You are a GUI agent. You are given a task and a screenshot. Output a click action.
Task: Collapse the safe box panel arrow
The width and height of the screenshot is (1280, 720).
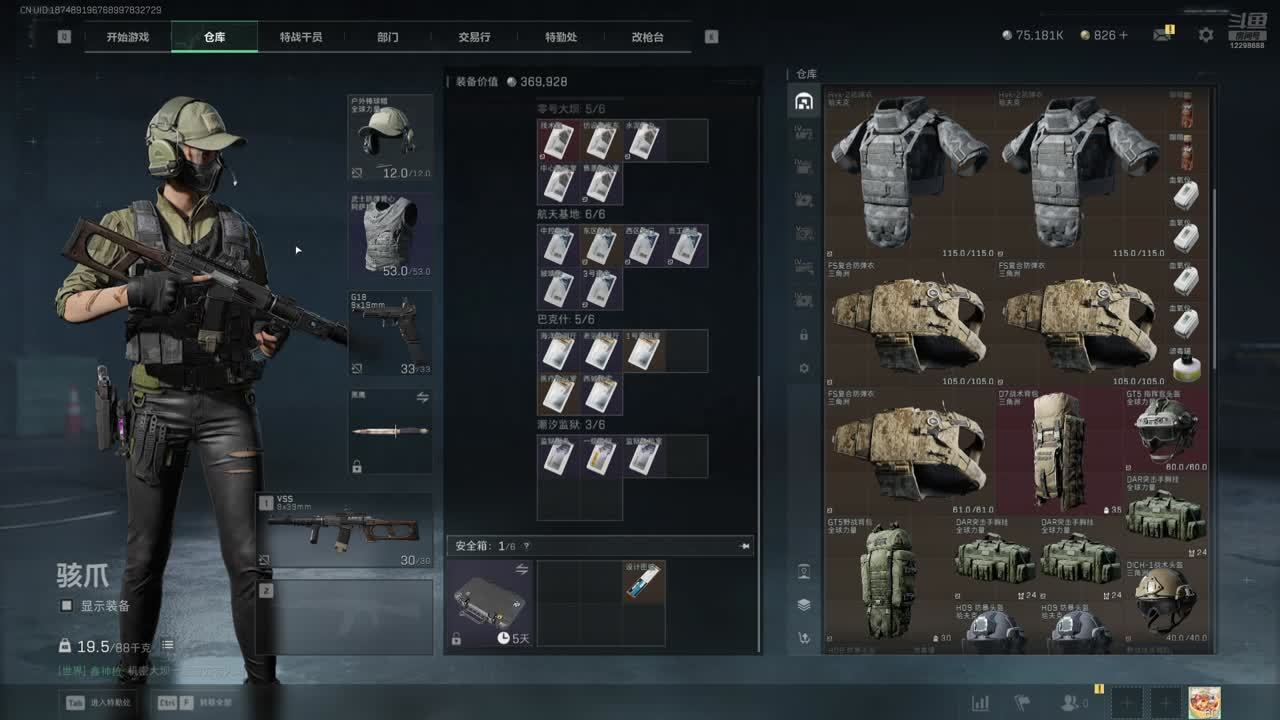tap(744, 547)
